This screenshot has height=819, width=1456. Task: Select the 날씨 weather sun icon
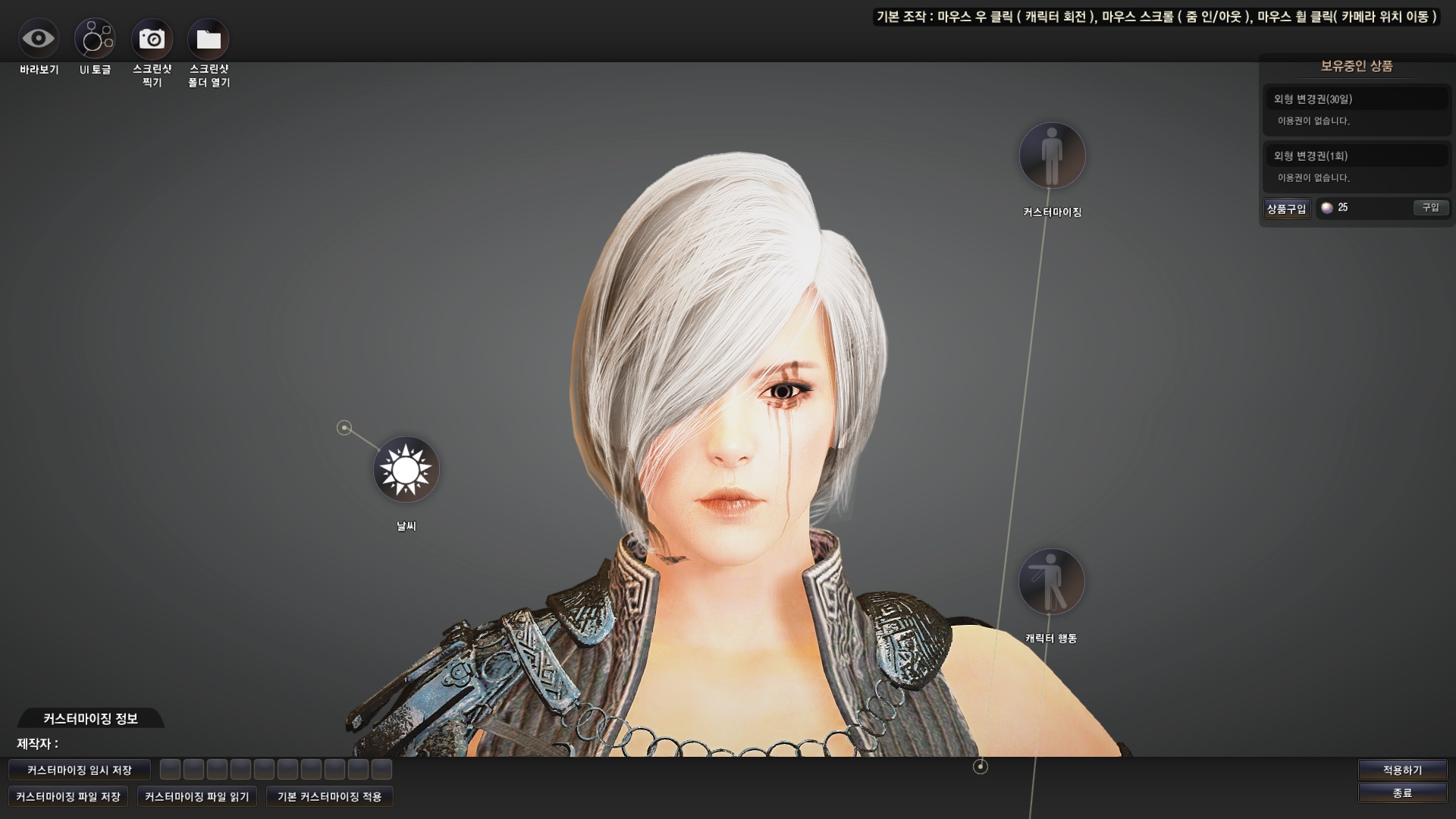pyautogui.click(x=406, y=470)
